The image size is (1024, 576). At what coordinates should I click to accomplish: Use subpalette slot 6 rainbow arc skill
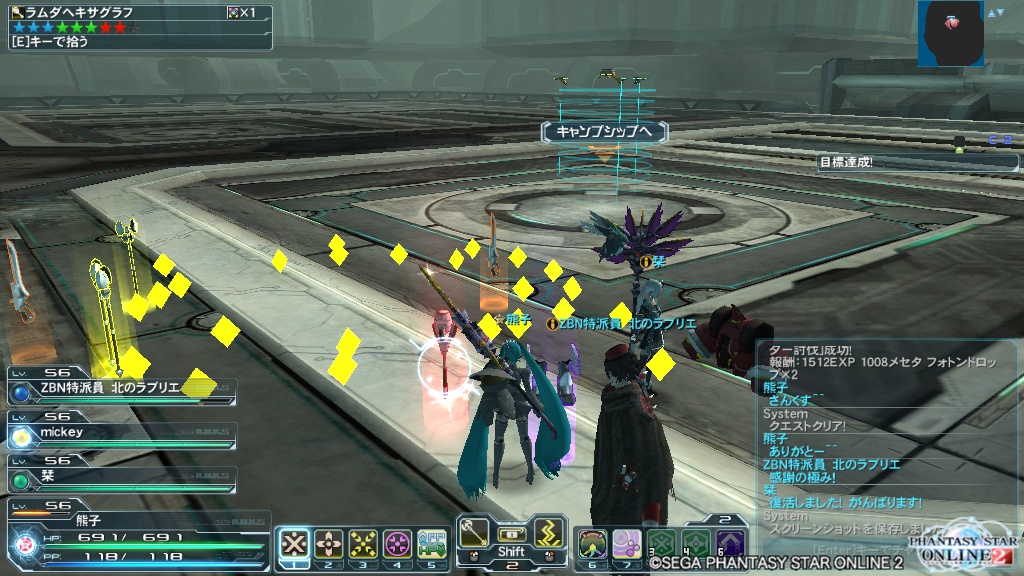[x=592, y=544]
